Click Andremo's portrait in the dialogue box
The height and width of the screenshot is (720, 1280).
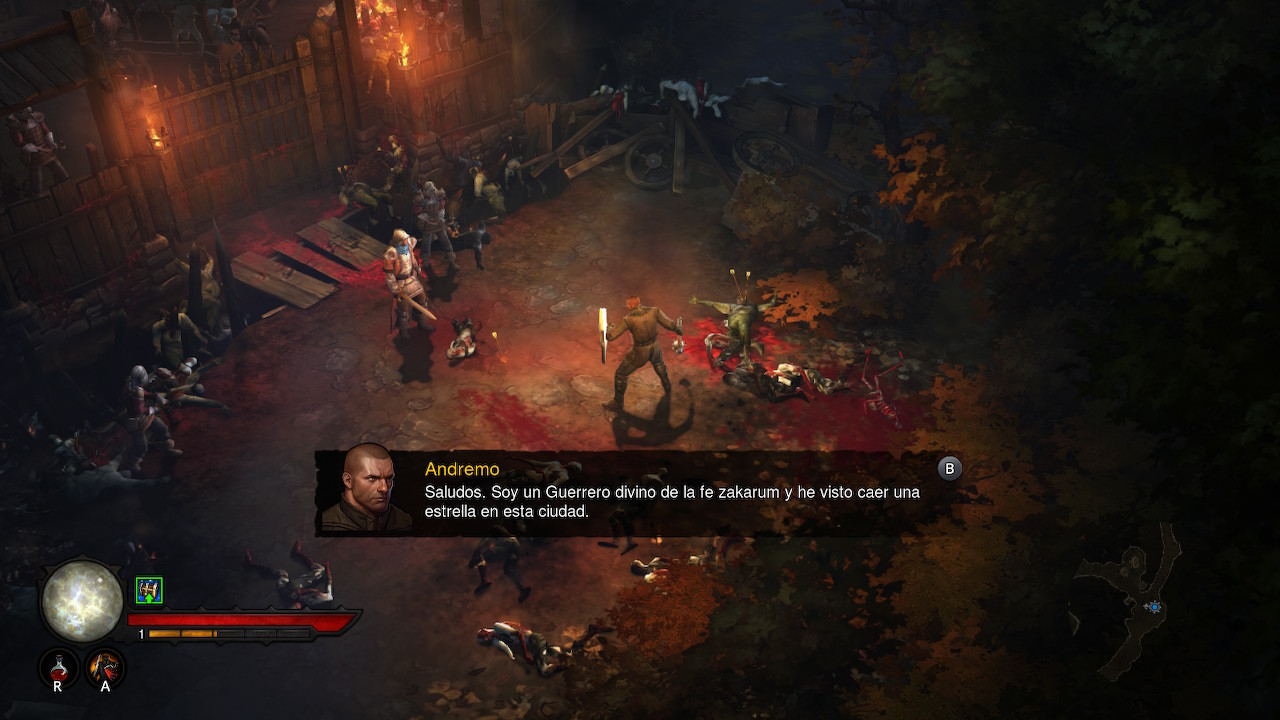tap(365, 490)
